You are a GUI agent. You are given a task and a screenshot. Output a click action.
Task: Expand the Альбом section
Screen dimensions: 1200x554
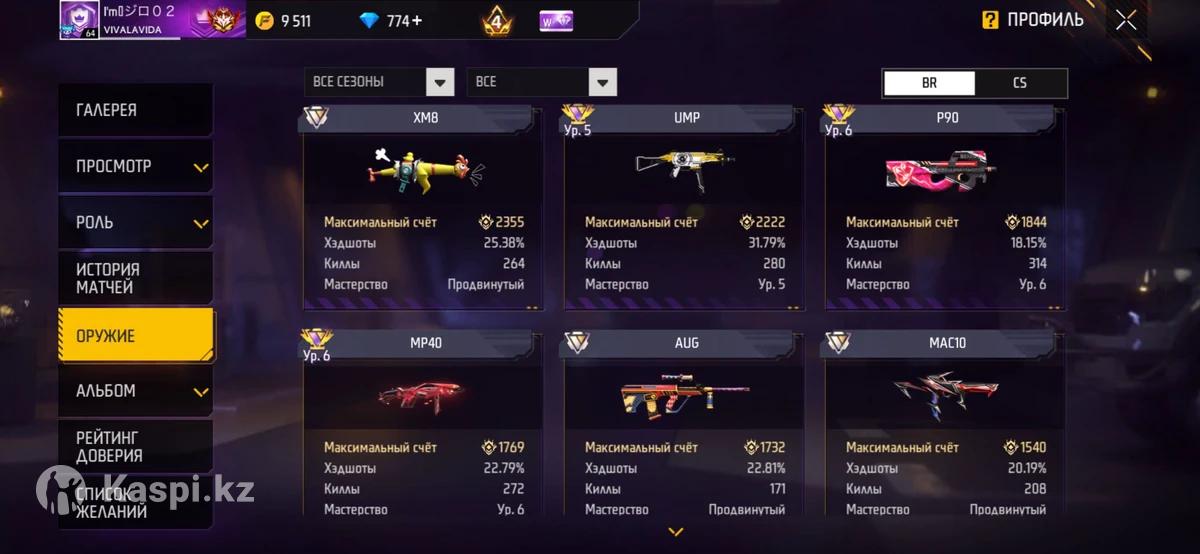pos(135,391)
